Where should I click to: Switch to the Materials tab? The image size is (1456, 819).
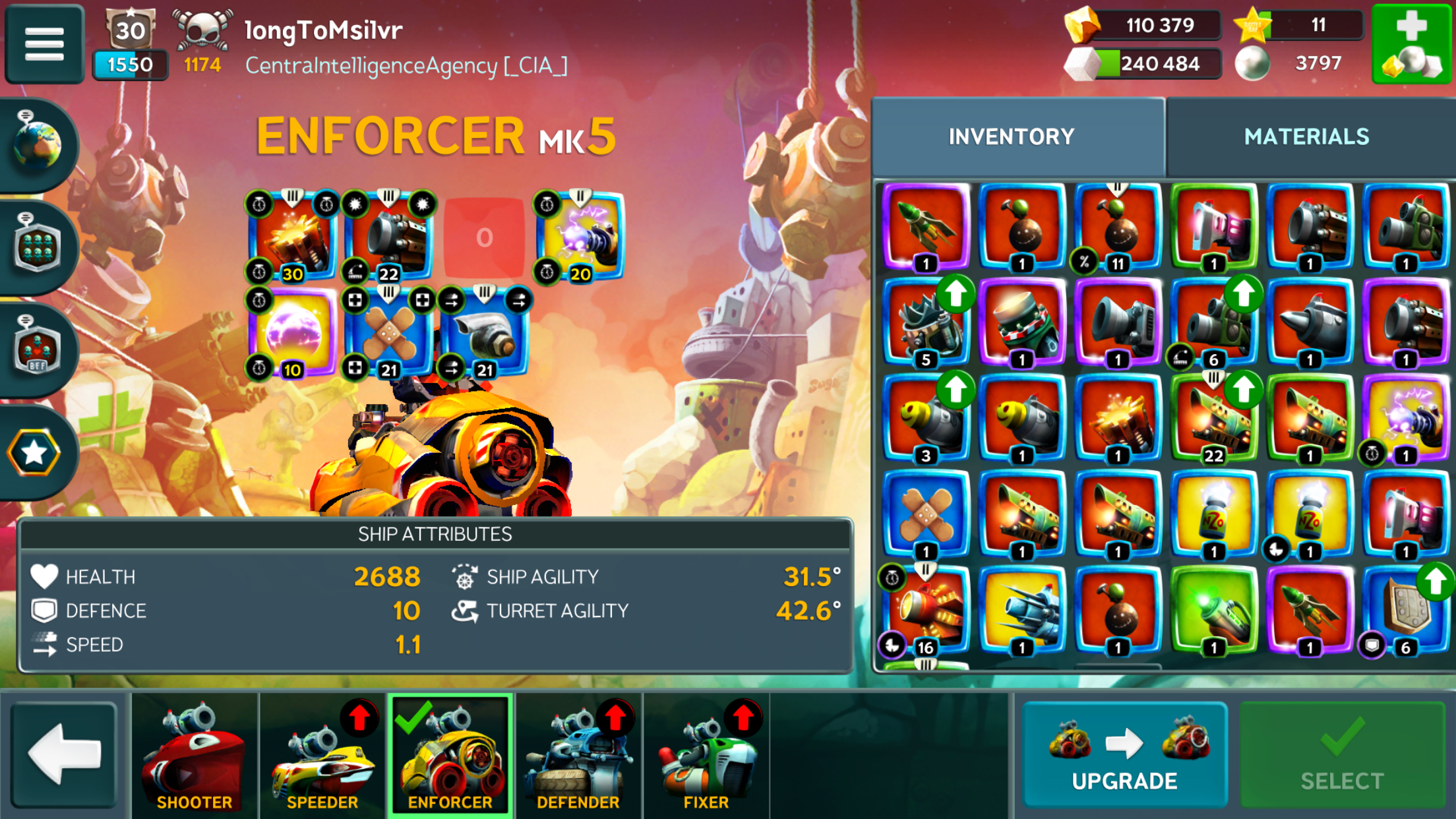1306,136
